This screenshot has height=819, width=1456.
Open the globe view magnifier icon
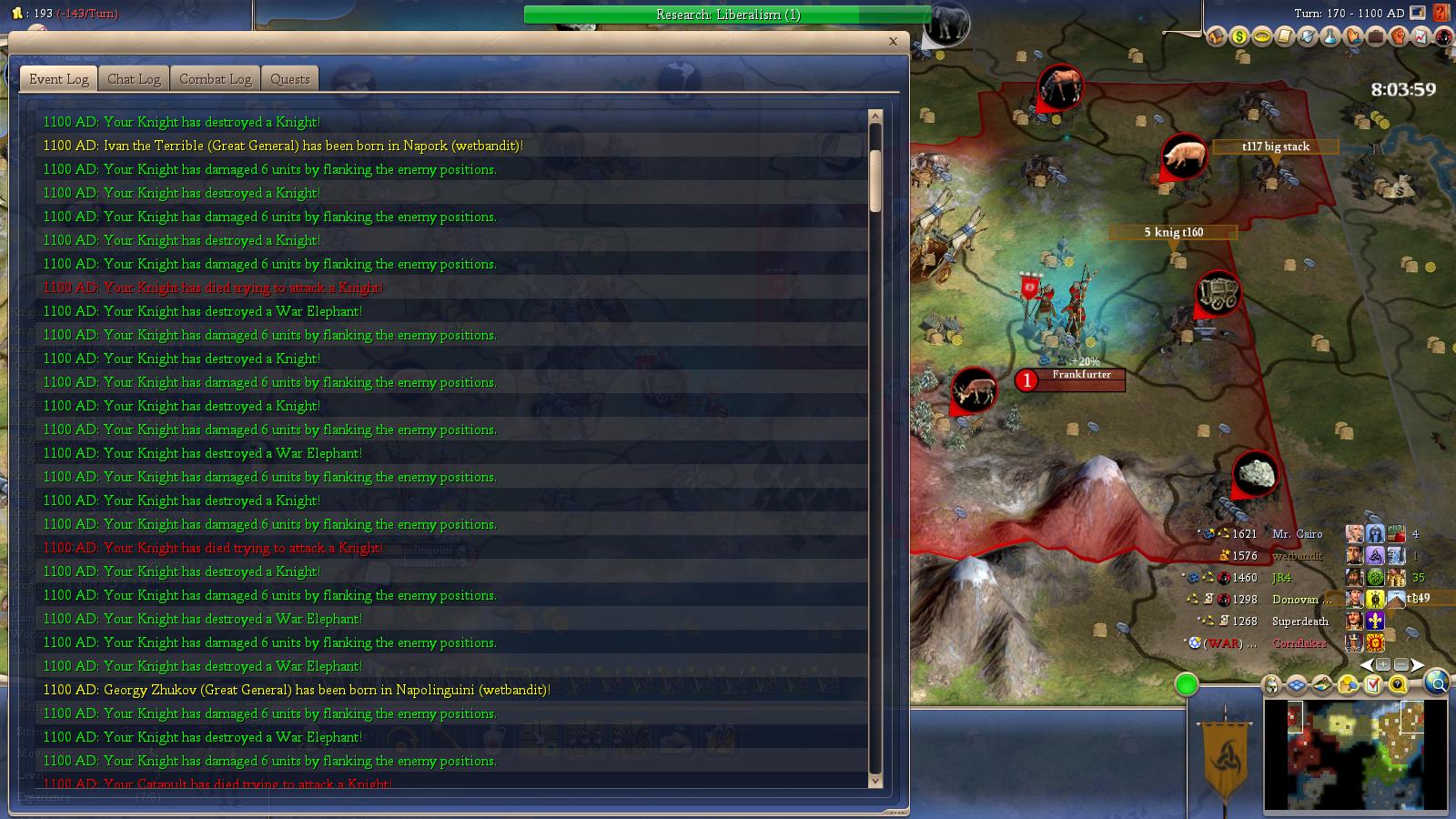click(1436, 683)
